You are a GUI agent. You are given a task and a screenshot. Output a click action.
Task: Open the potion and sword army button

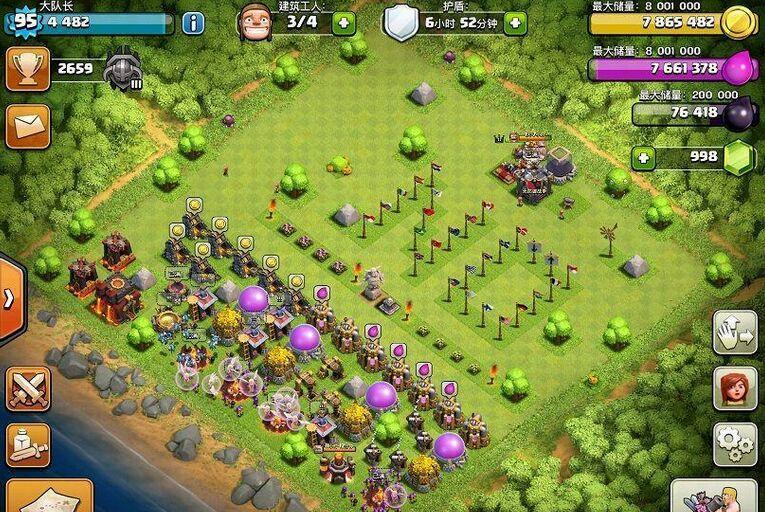27,445
